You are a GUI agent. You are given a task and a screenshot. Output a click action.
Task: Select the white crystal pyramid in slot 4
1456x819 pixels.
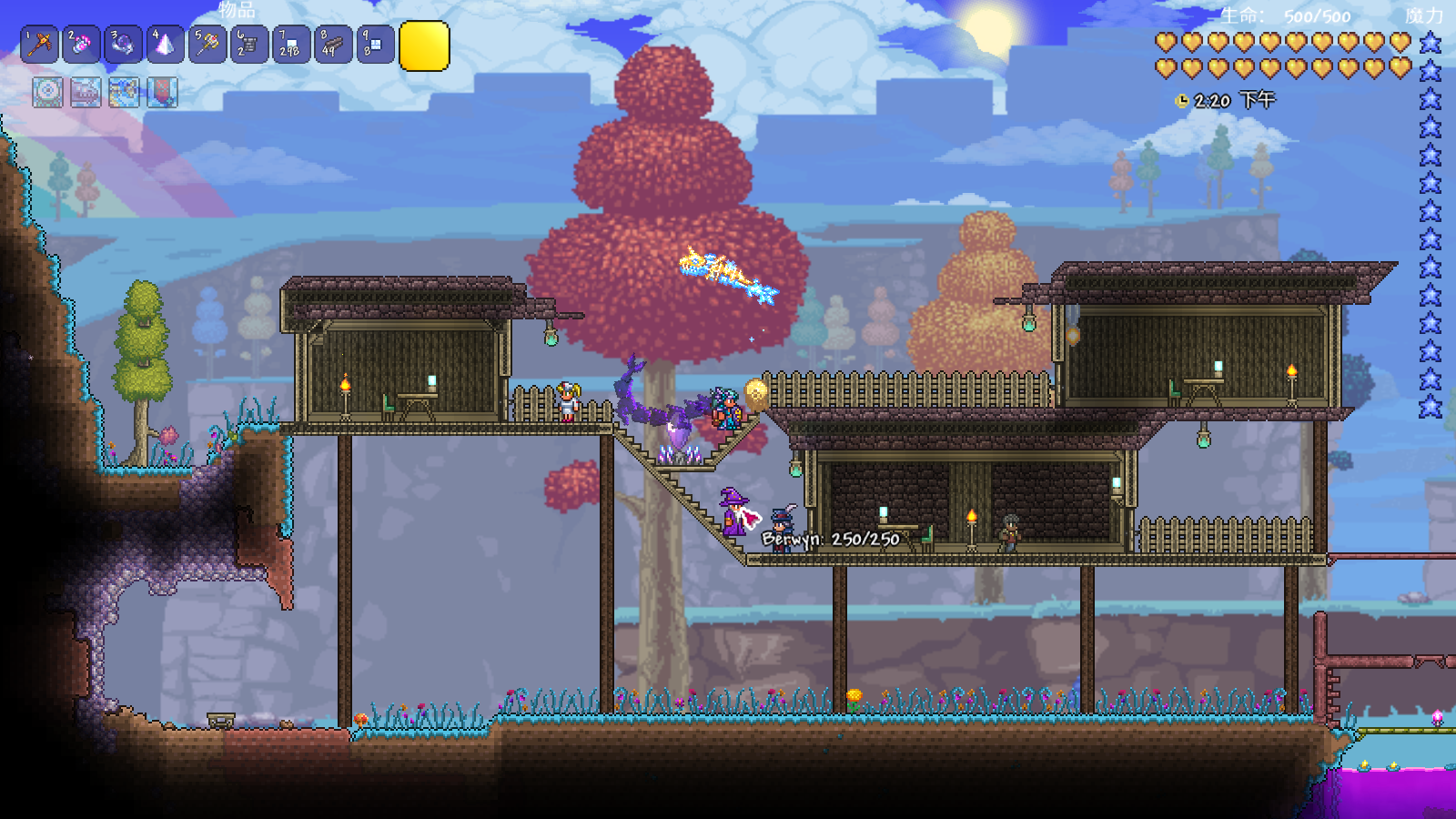pyautogui.click(x=166, y=45)
